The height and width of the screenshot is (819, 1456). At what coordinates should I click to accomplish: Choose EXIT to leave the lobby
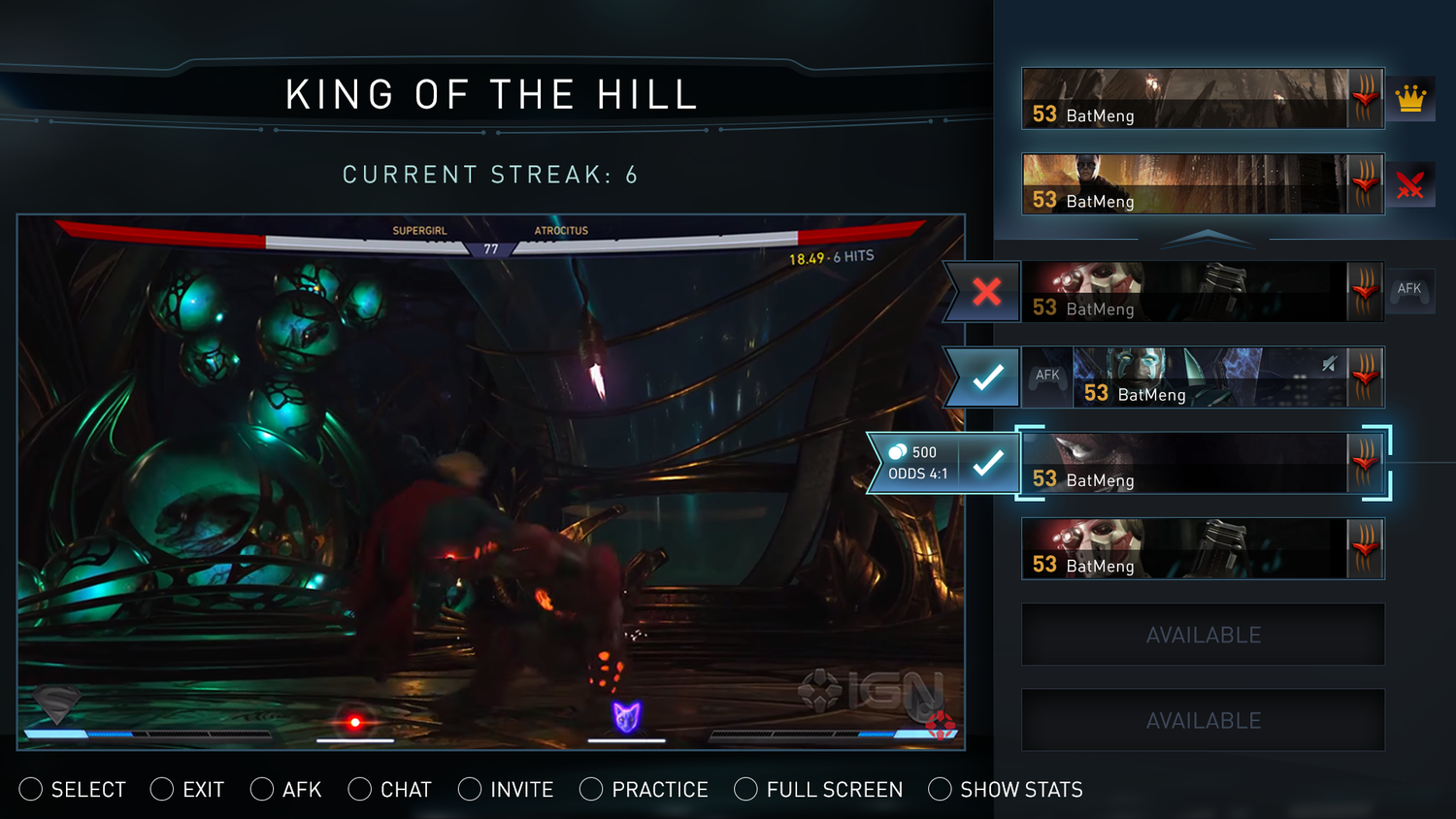coord(187,790)
